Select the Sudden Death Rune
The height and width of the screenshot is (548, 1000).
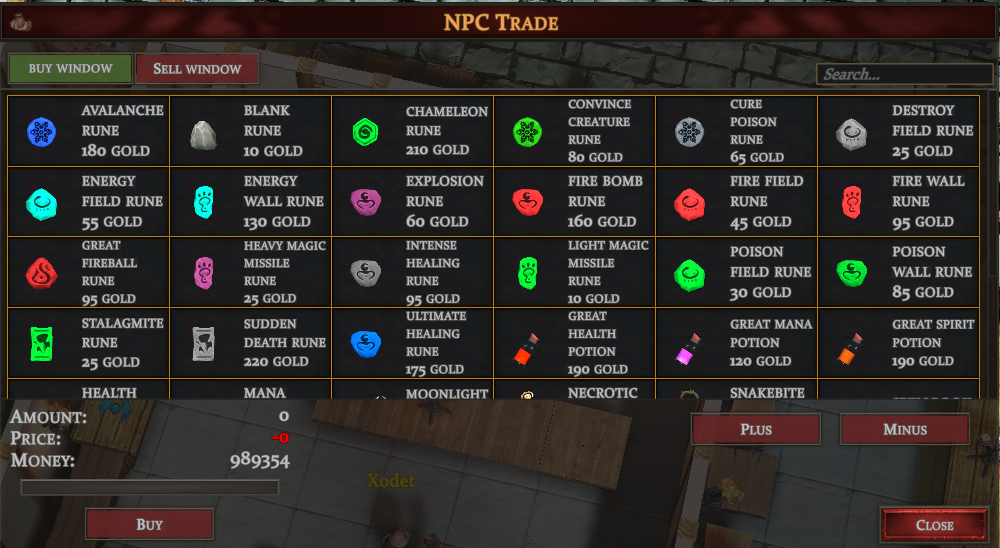pos(250,342)
